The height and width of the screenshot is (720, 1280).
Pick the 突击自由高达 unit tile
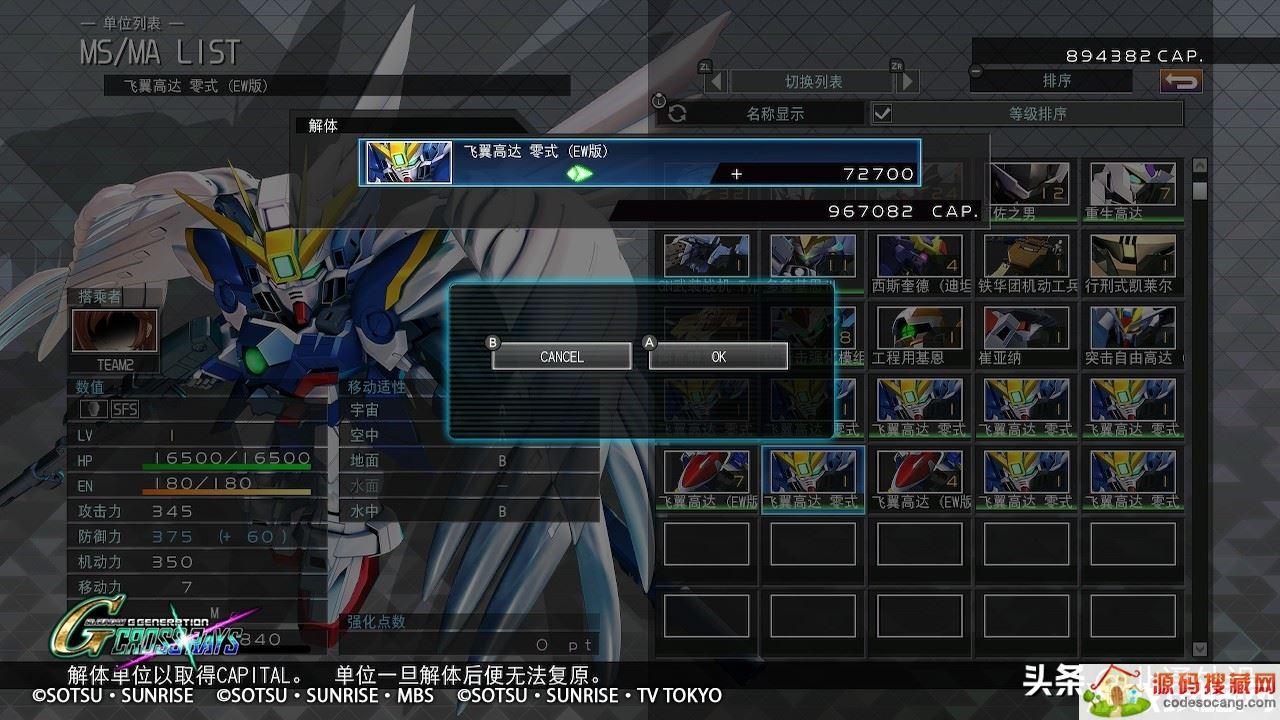tap(1133, 334)
